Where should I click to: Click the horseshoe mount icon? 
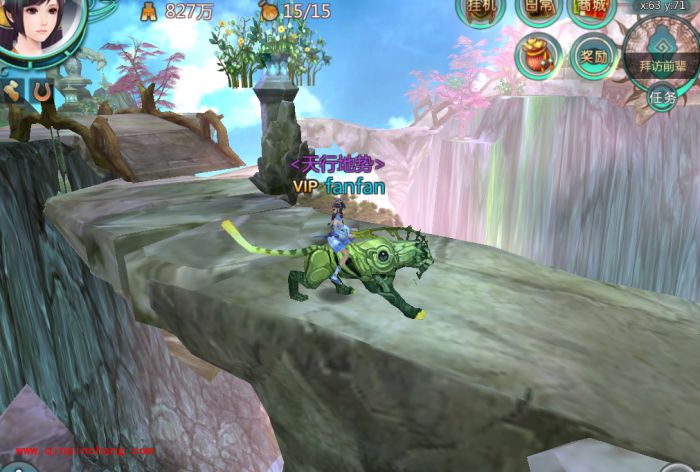click(42, 92)
